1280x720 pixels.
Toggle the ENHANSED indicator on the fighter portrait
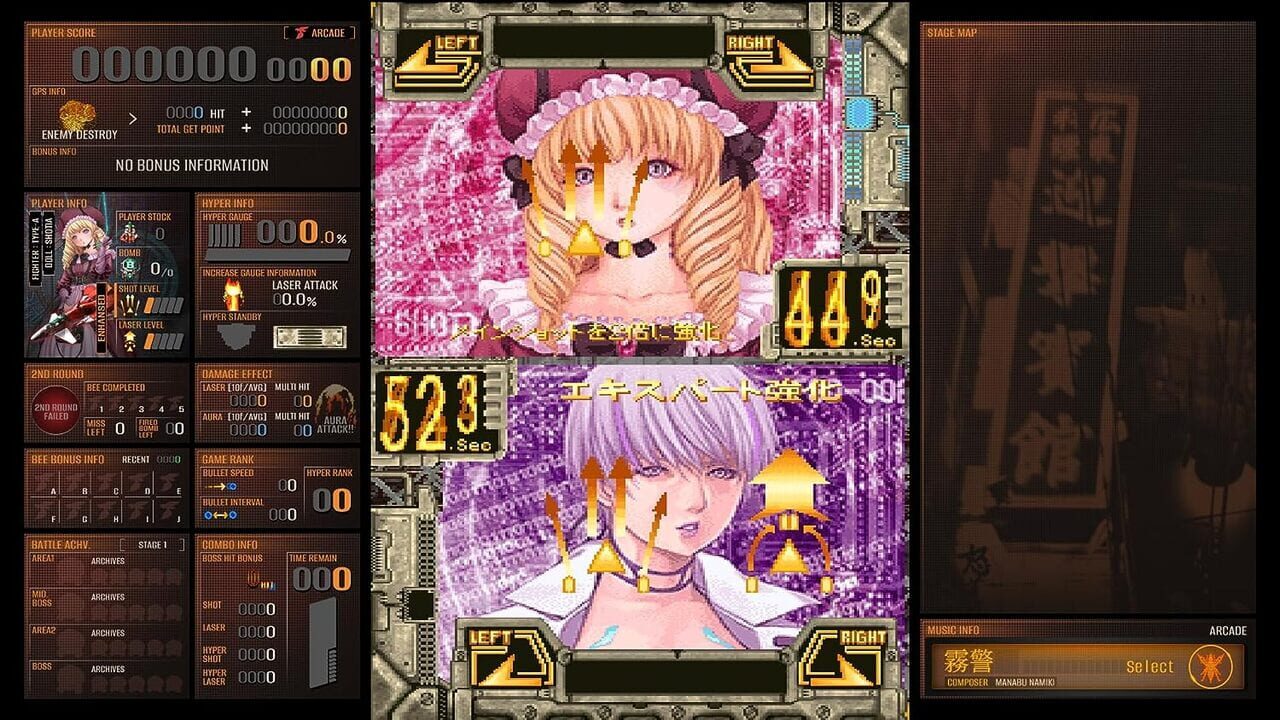pyautogui.click(x=101, y=316)
